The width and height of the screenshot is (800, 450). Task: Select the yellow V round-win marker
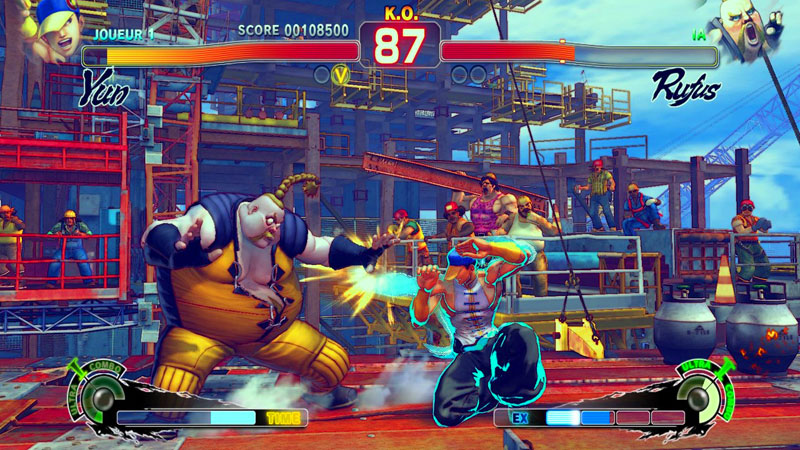click(342, 74)
